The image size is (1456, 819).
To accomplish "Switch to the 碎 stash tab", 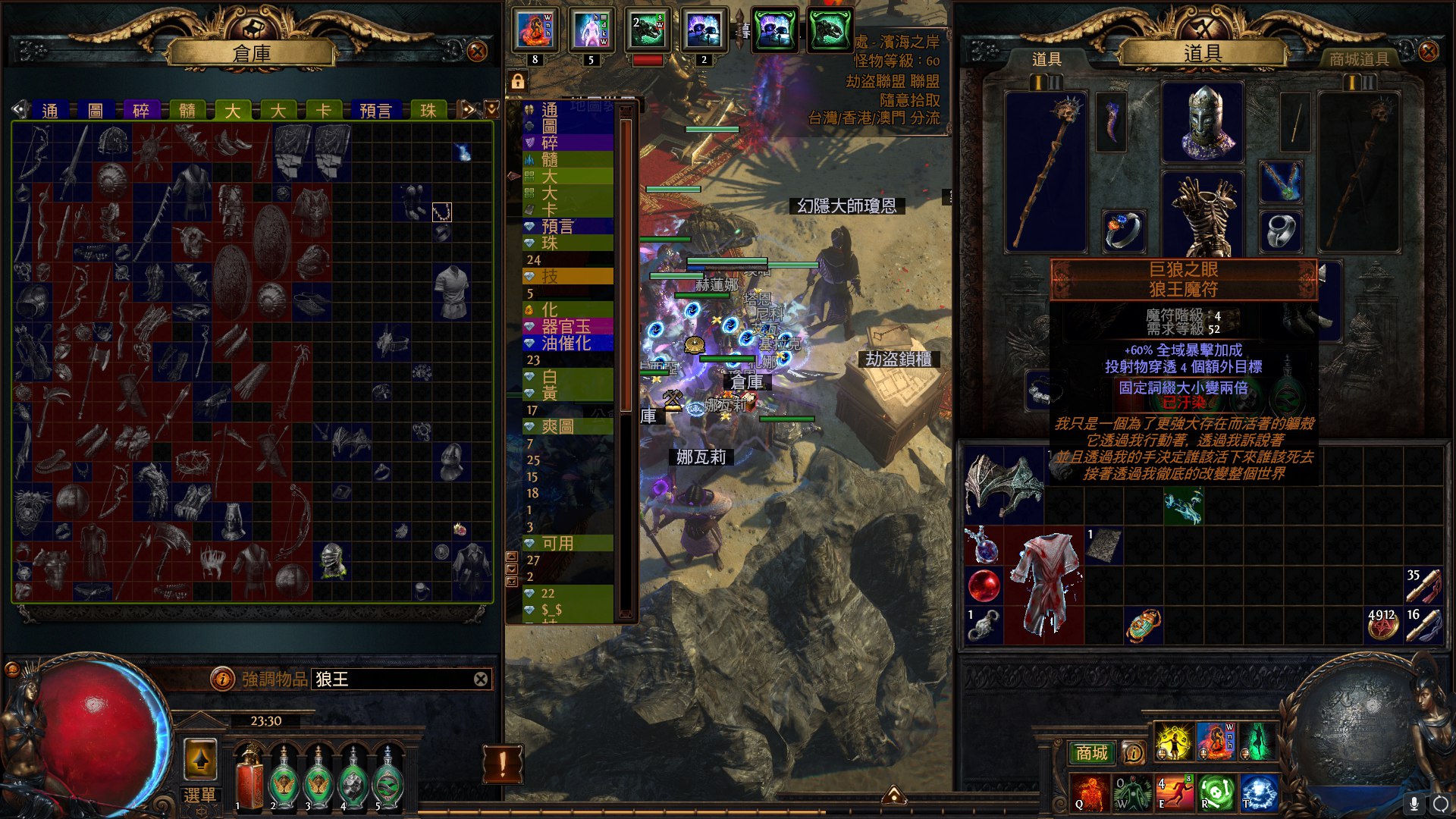I will coord(141,111).
